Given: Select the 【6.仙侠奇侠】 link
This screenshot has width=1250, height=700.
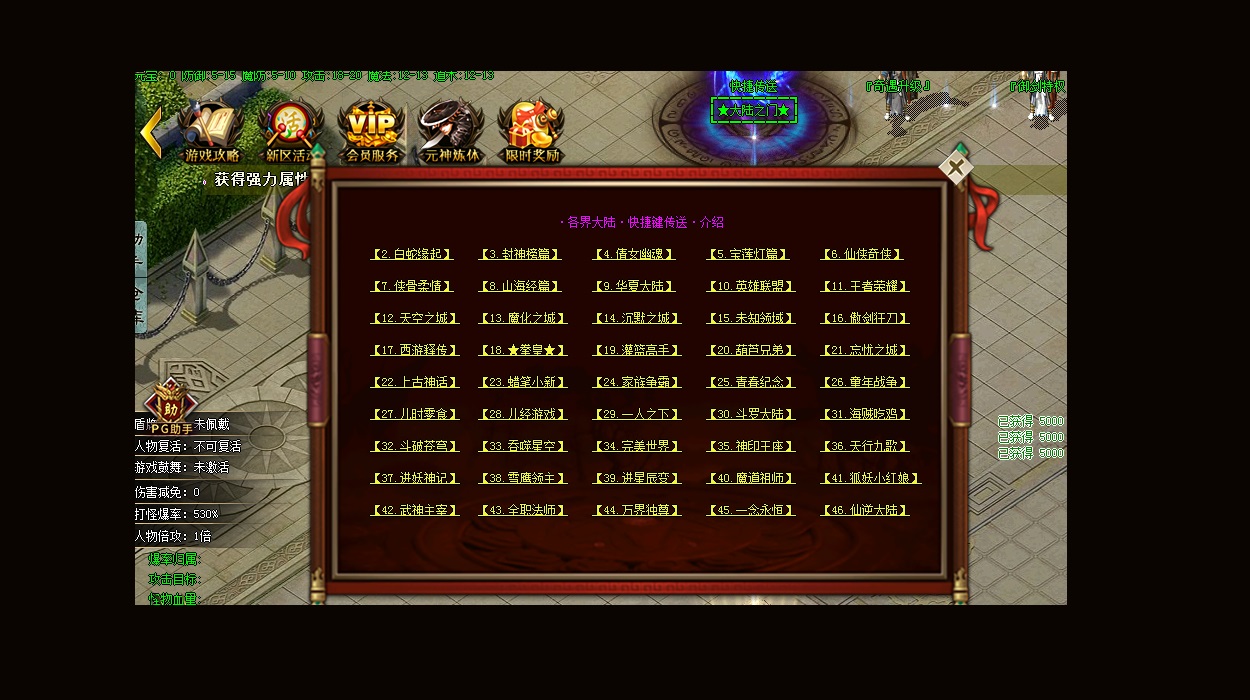Looking at the screenshot, I should (x=862, y=254).
